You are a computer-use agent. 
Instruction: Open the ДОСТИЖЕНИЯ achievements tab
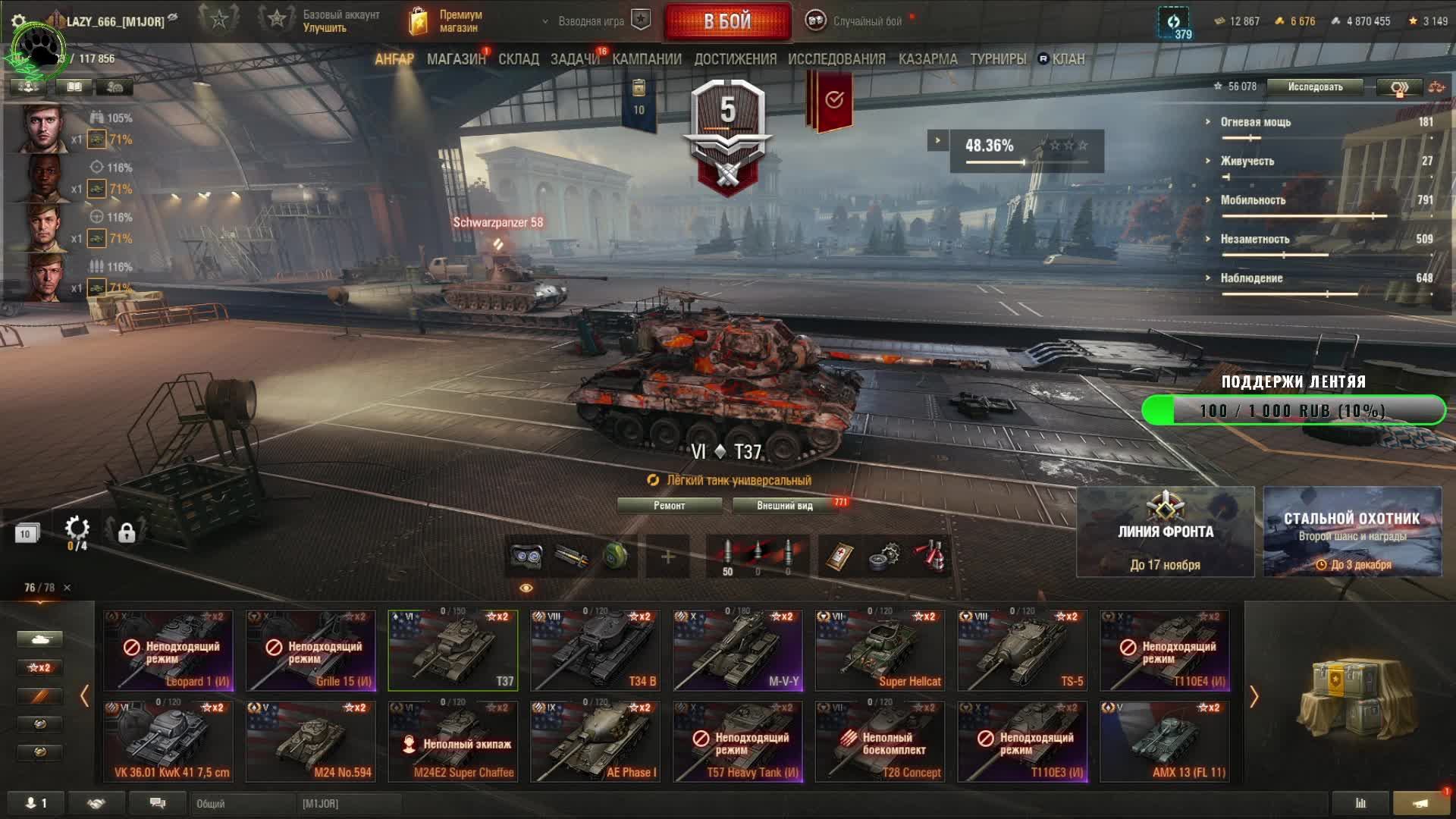(735, 59)
